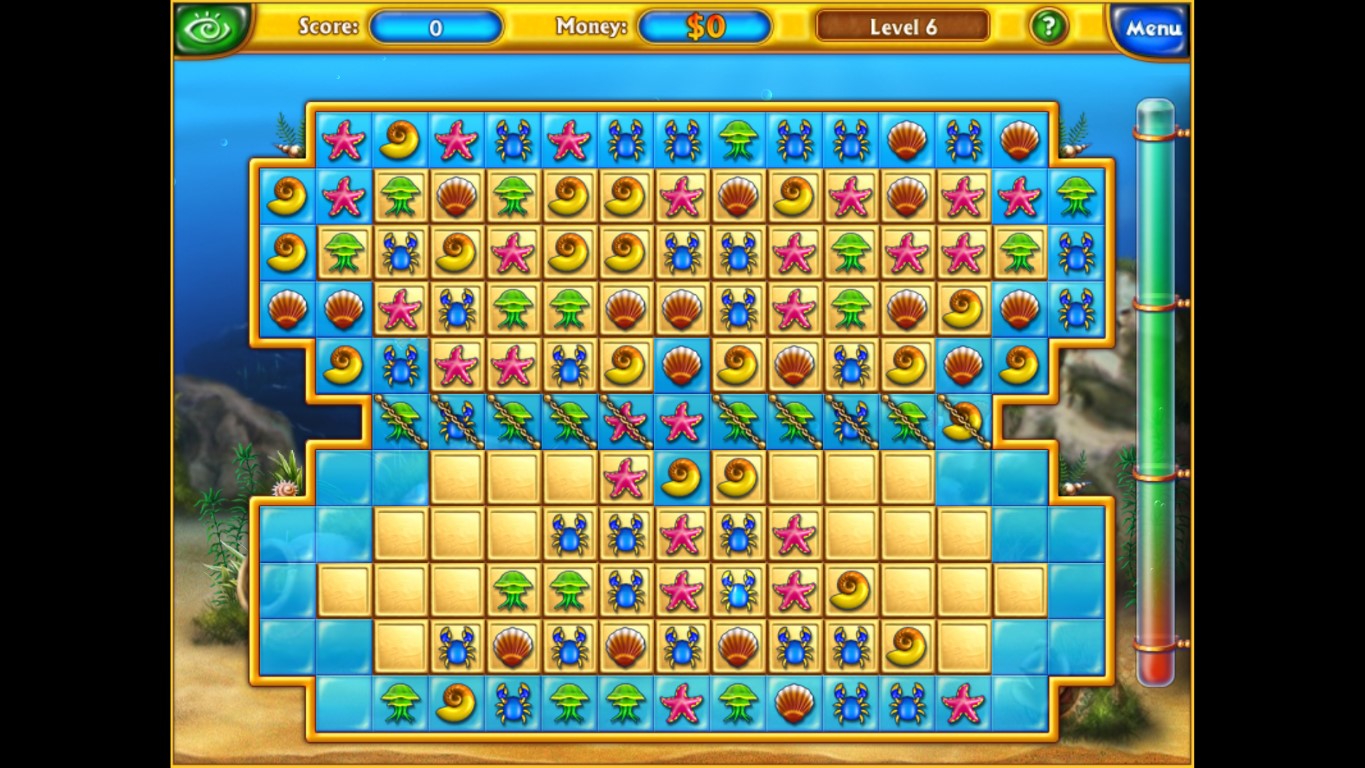Viewport: 1365px width, 768px height.
Task: Click the chained pink starfish tile
Action: pyautogui.click(x=625, y=420)
